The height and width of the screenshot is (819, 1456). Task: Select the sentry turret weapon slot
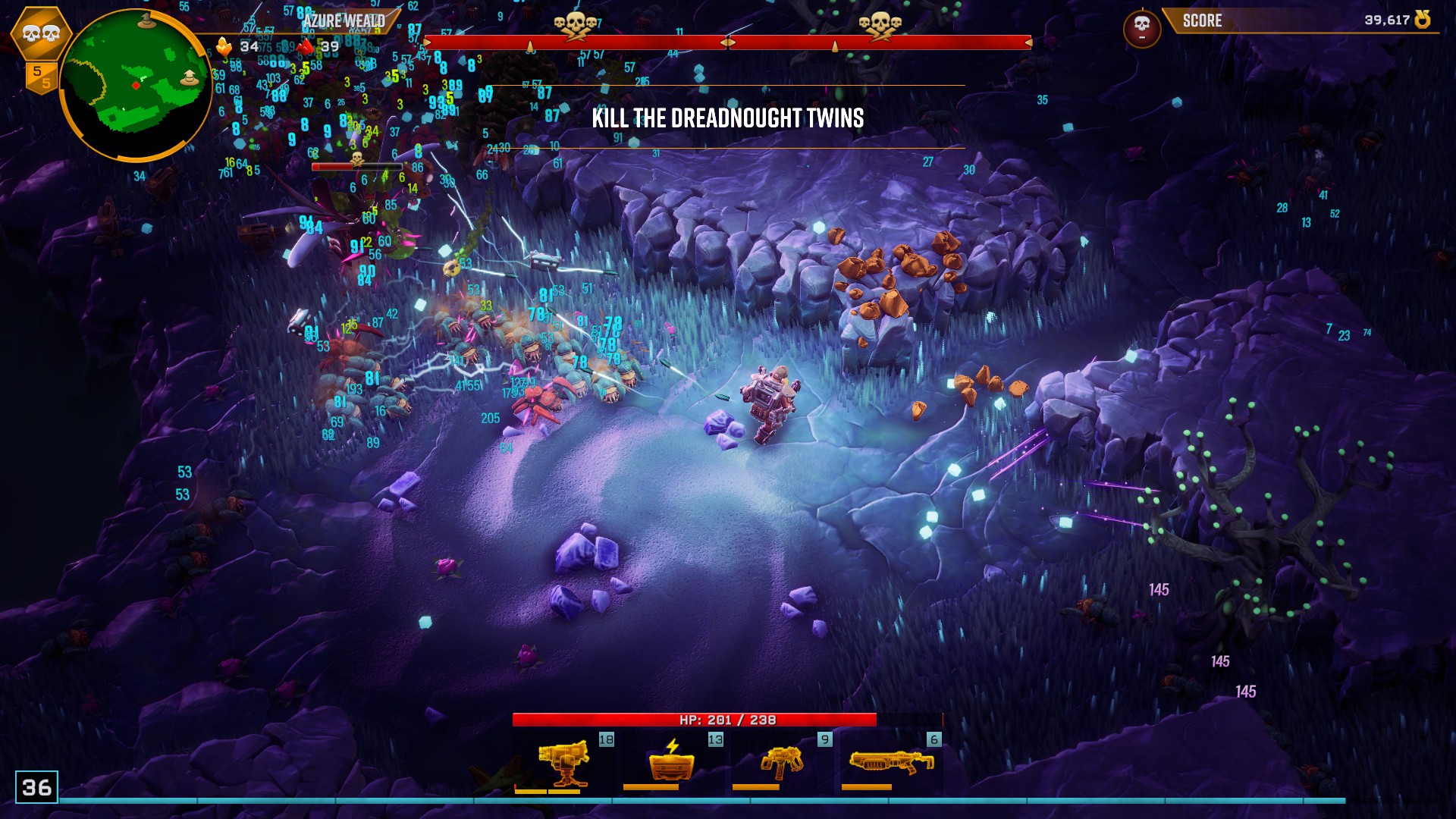[x=563, y=762]
